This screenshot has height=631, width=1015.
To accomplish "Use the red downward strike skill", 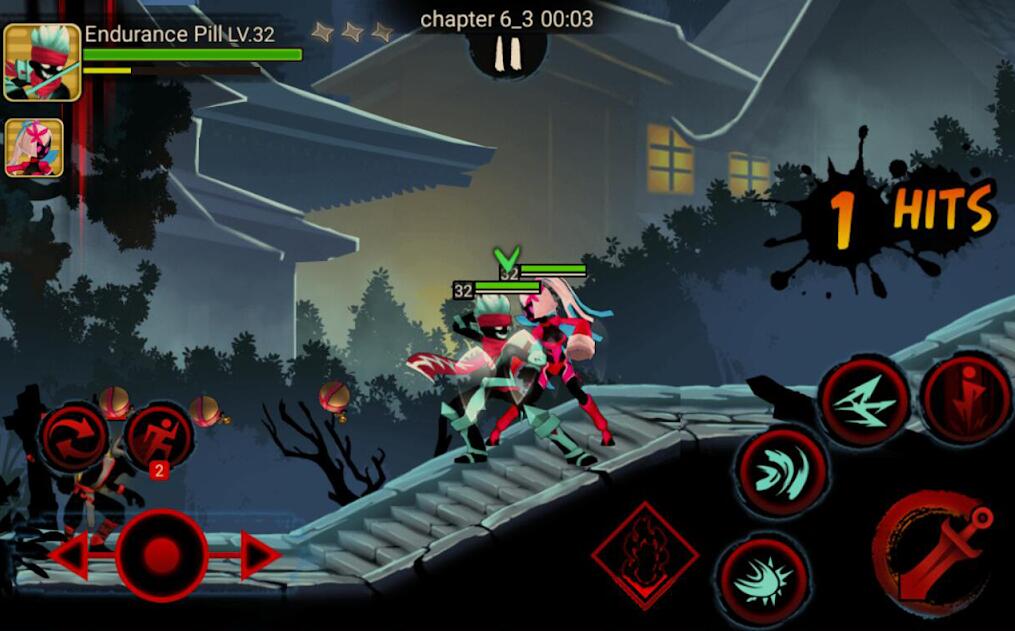I will tap(962, 397).
